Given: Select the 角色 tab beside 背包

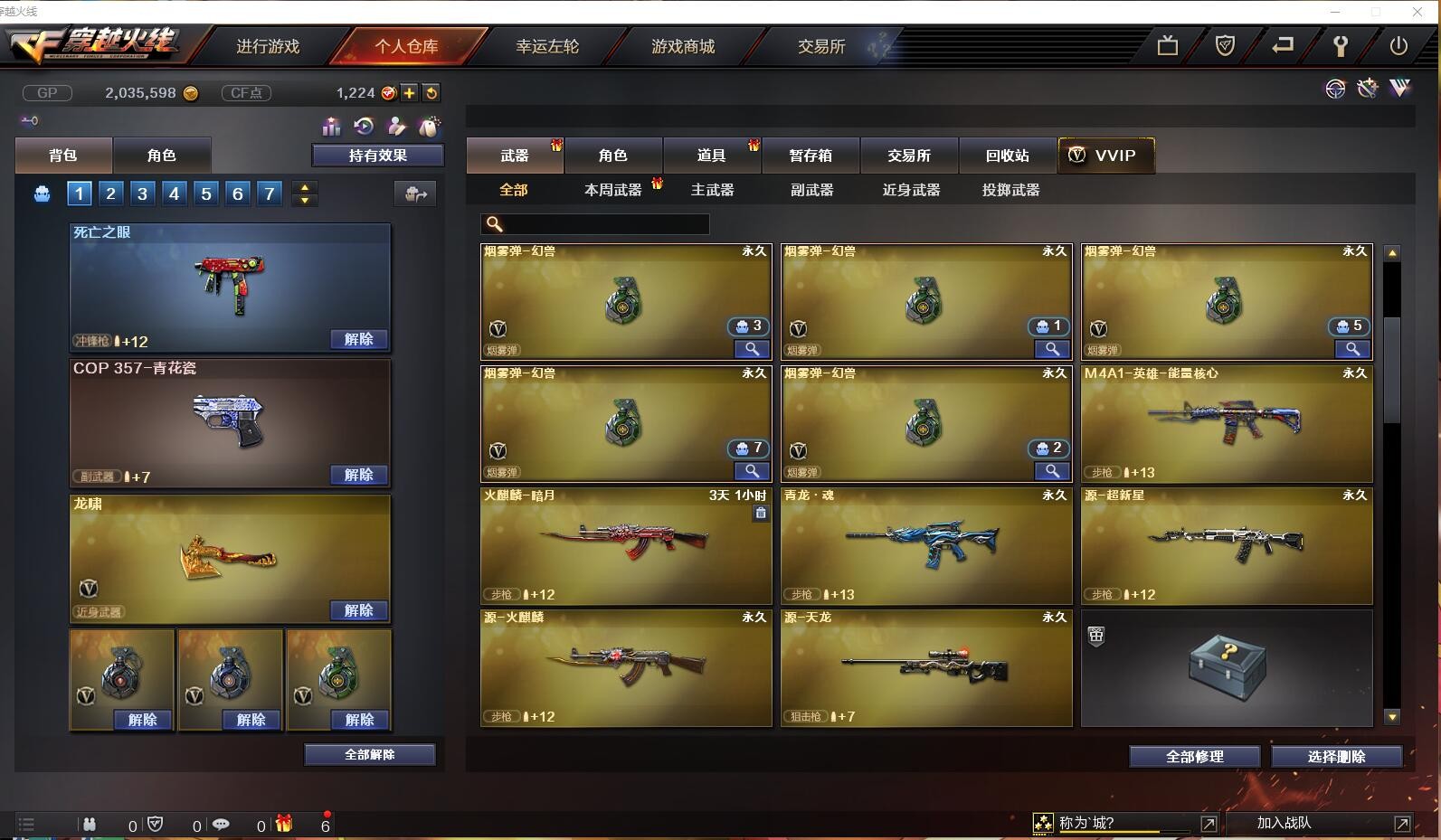Looking at the screenshot, I should click(x=163, y=155).
